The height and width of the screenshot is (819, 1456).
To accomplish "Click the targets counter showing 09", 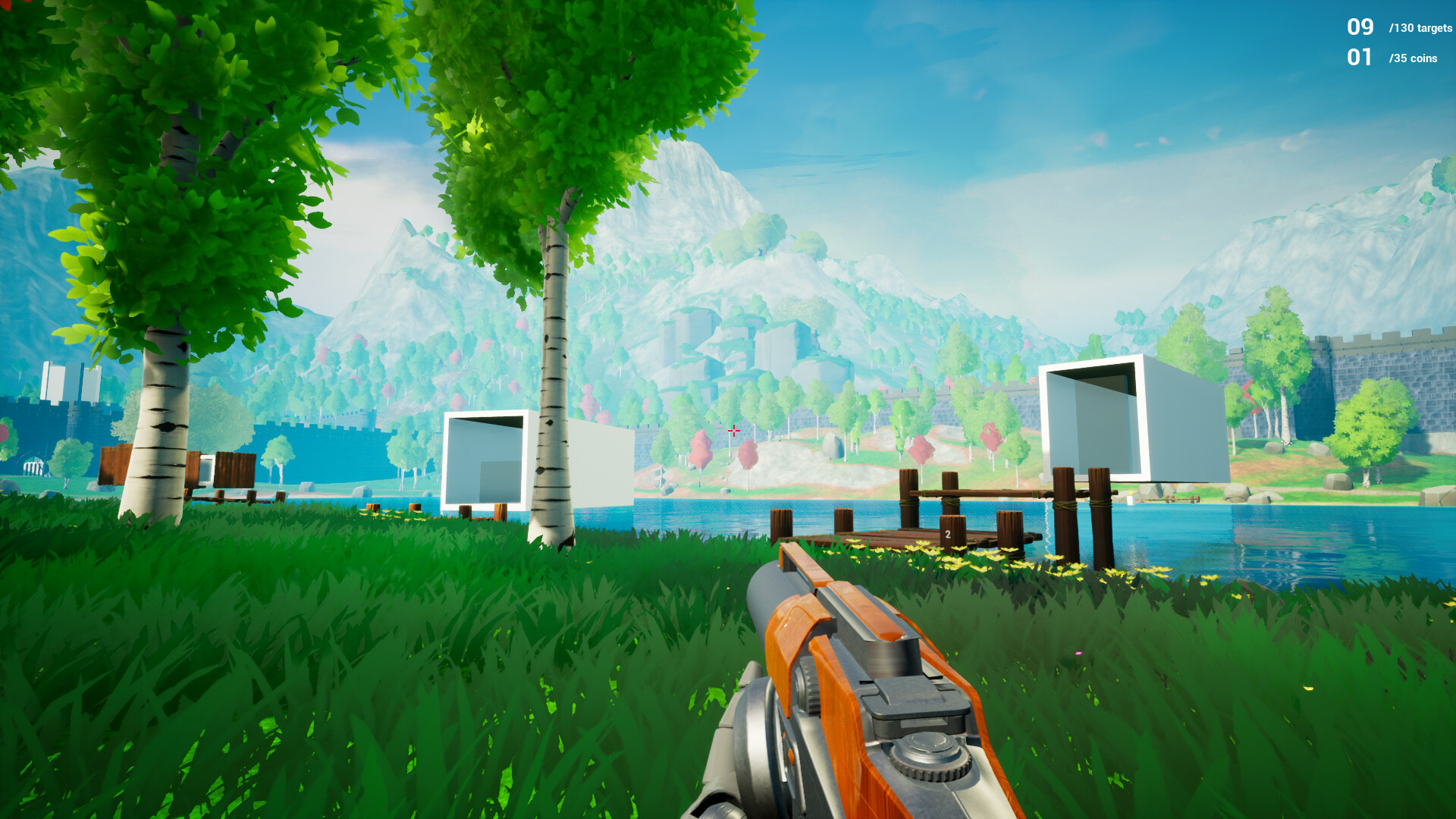I will (1361, 27).
